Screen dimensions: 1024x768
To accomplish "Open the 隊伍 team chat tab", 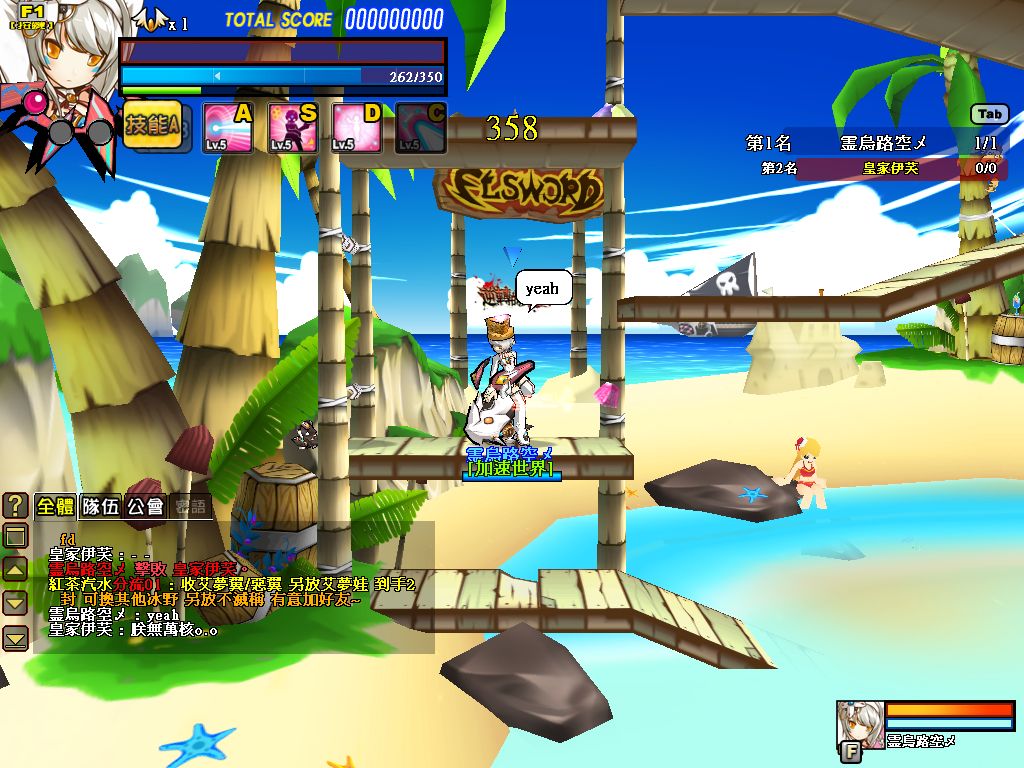I will 101,506.
